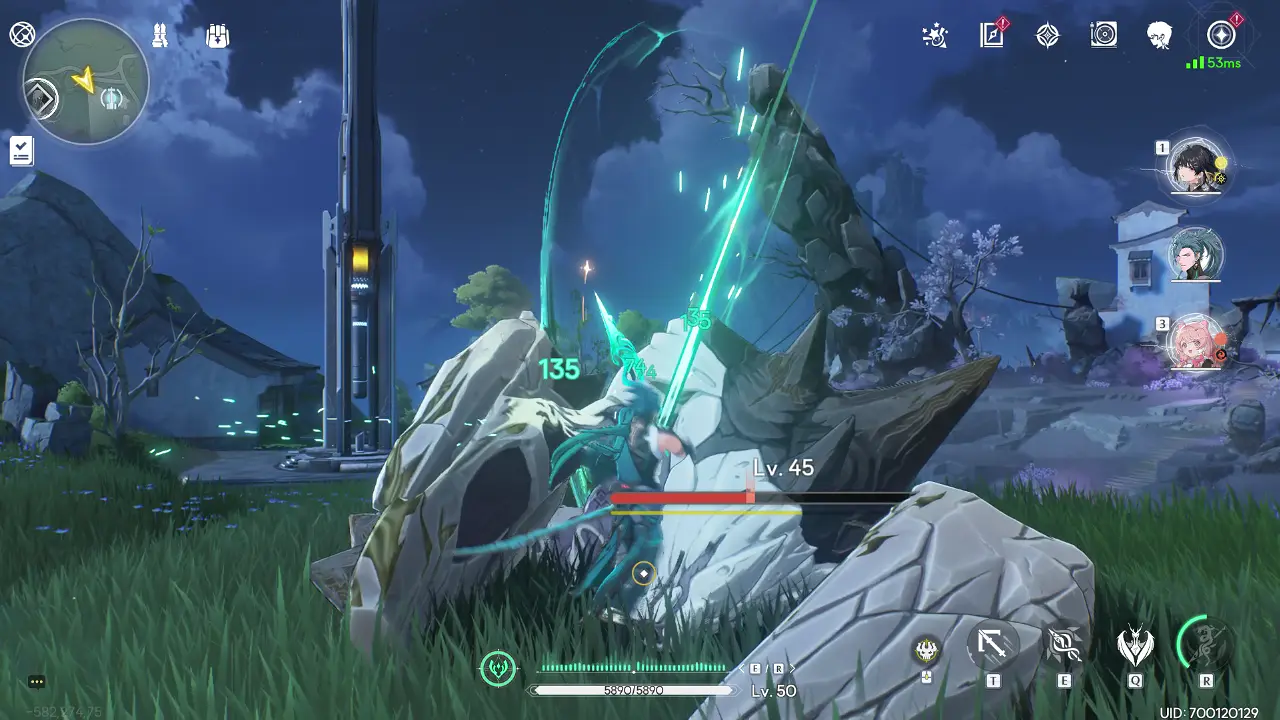This screenshot has width=1280, height=720.
Task: Open the backpack inventory icon
Action: tap(217, 36)
